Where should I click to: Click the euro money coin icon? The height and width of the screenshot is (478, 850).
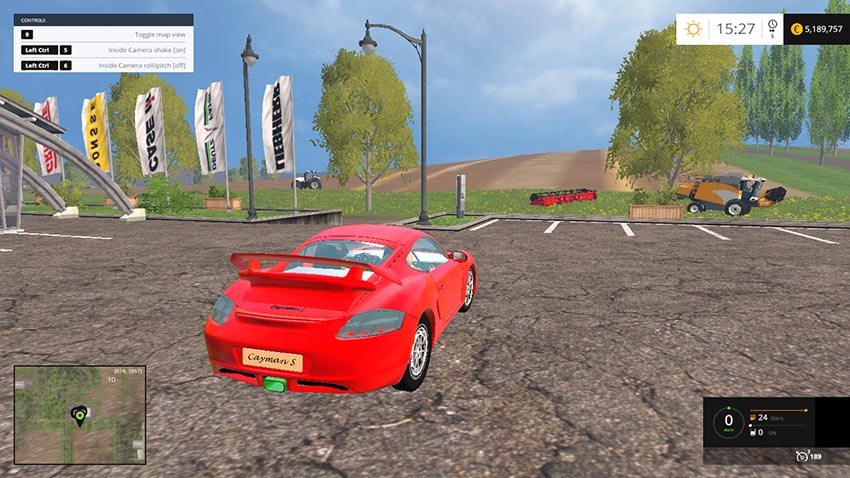[x=797, y=29]
